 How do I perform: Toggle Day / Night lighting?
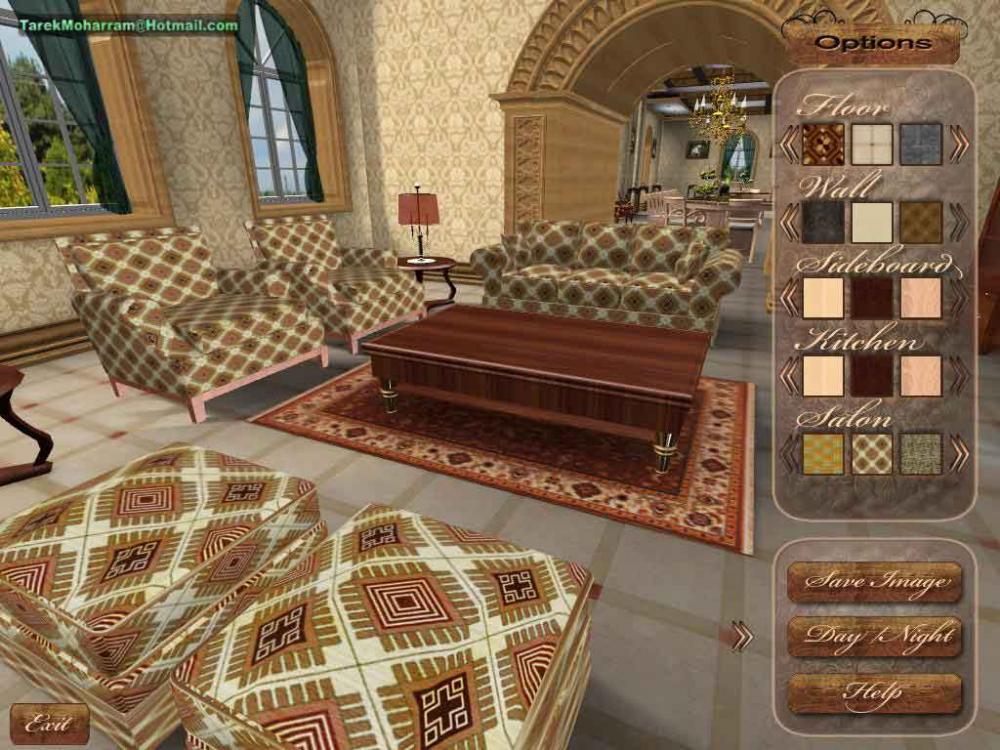tap(874, 637)
